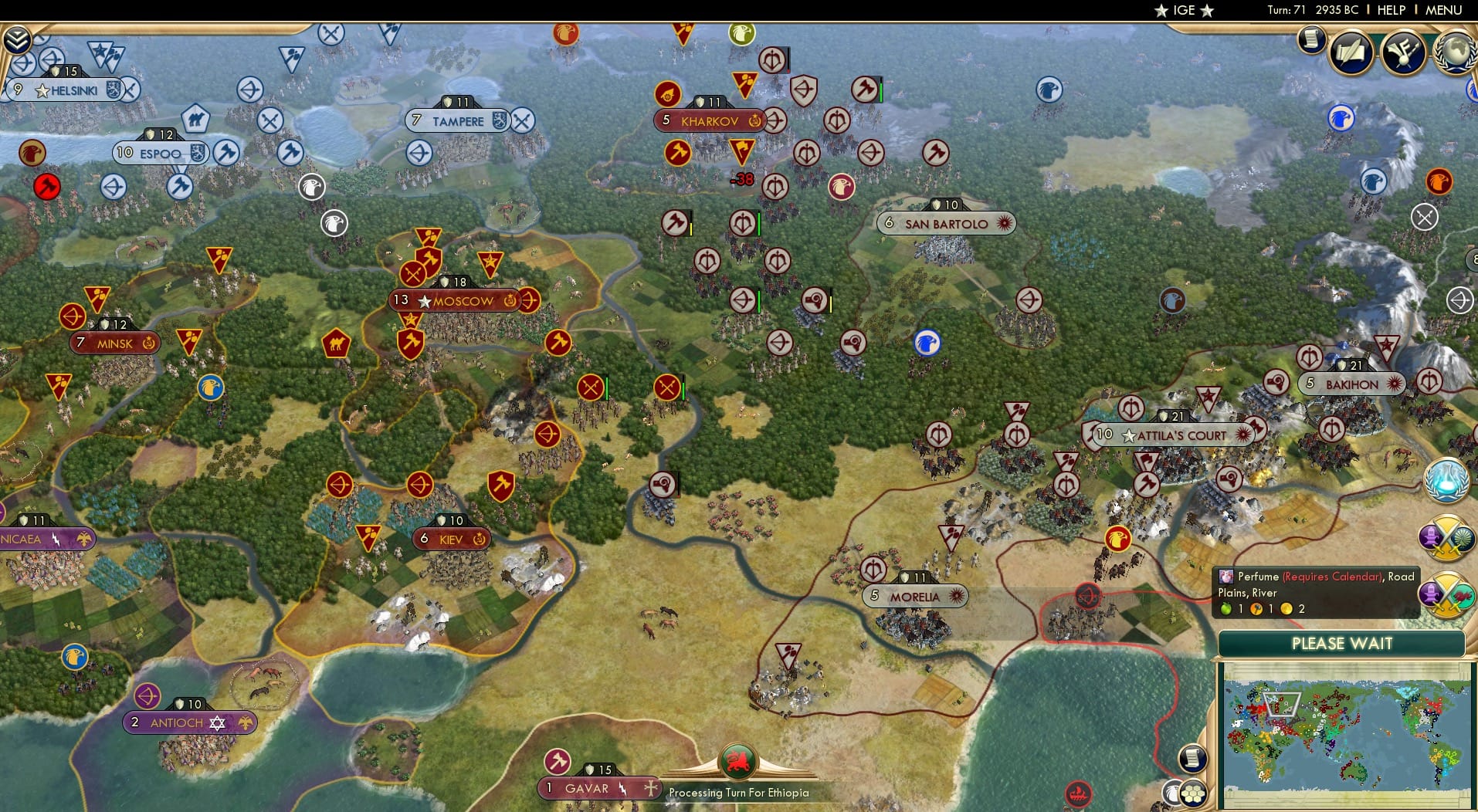Toggle the hexagon grid icon bottom right
1478x812 pixels.
1193,792
